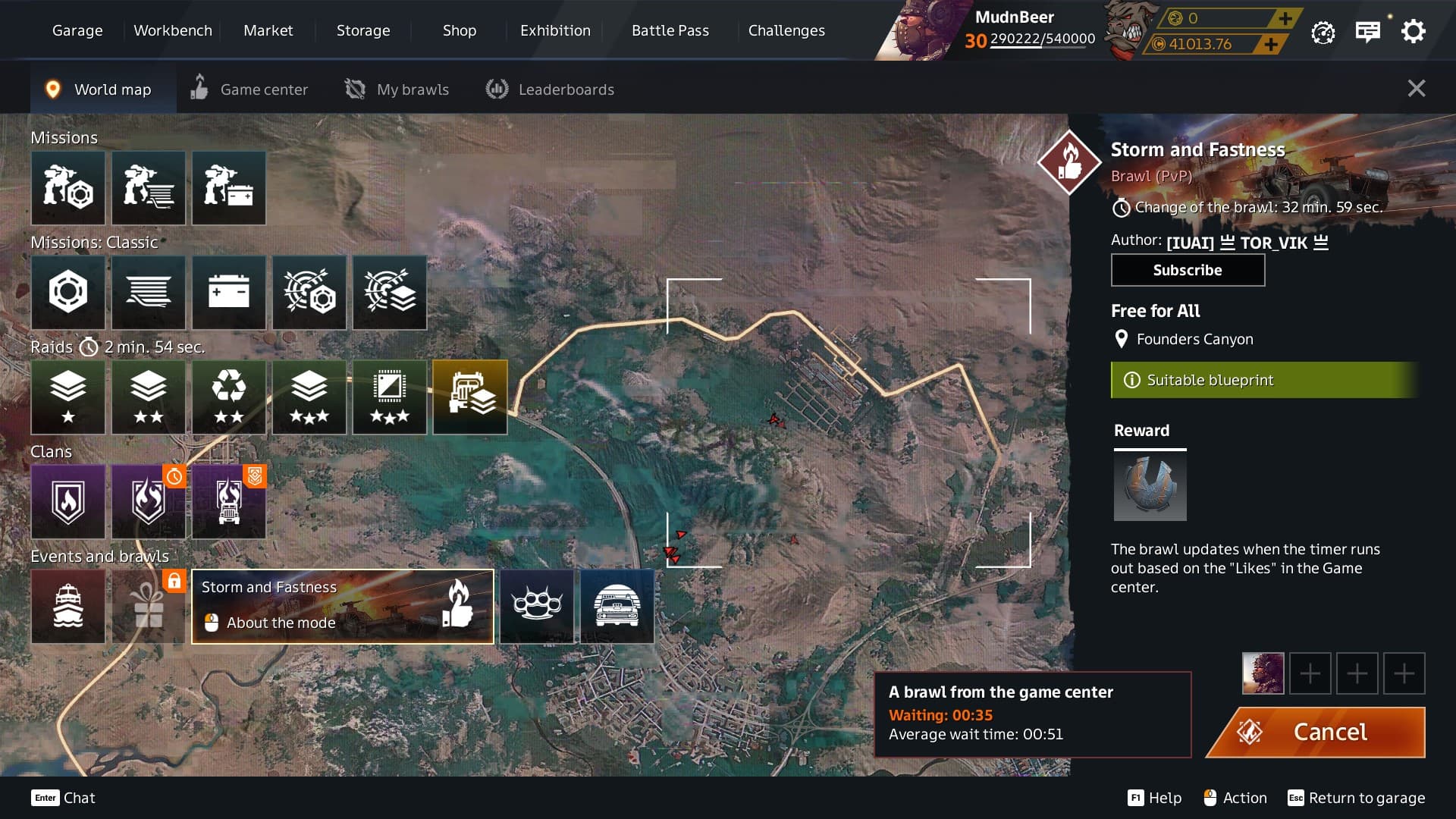Image resolution: width=1456 pixels, height=819 pixels.
Task: Switch to My brawls tab
Action: pyautogui.click(x=397, y=89)
